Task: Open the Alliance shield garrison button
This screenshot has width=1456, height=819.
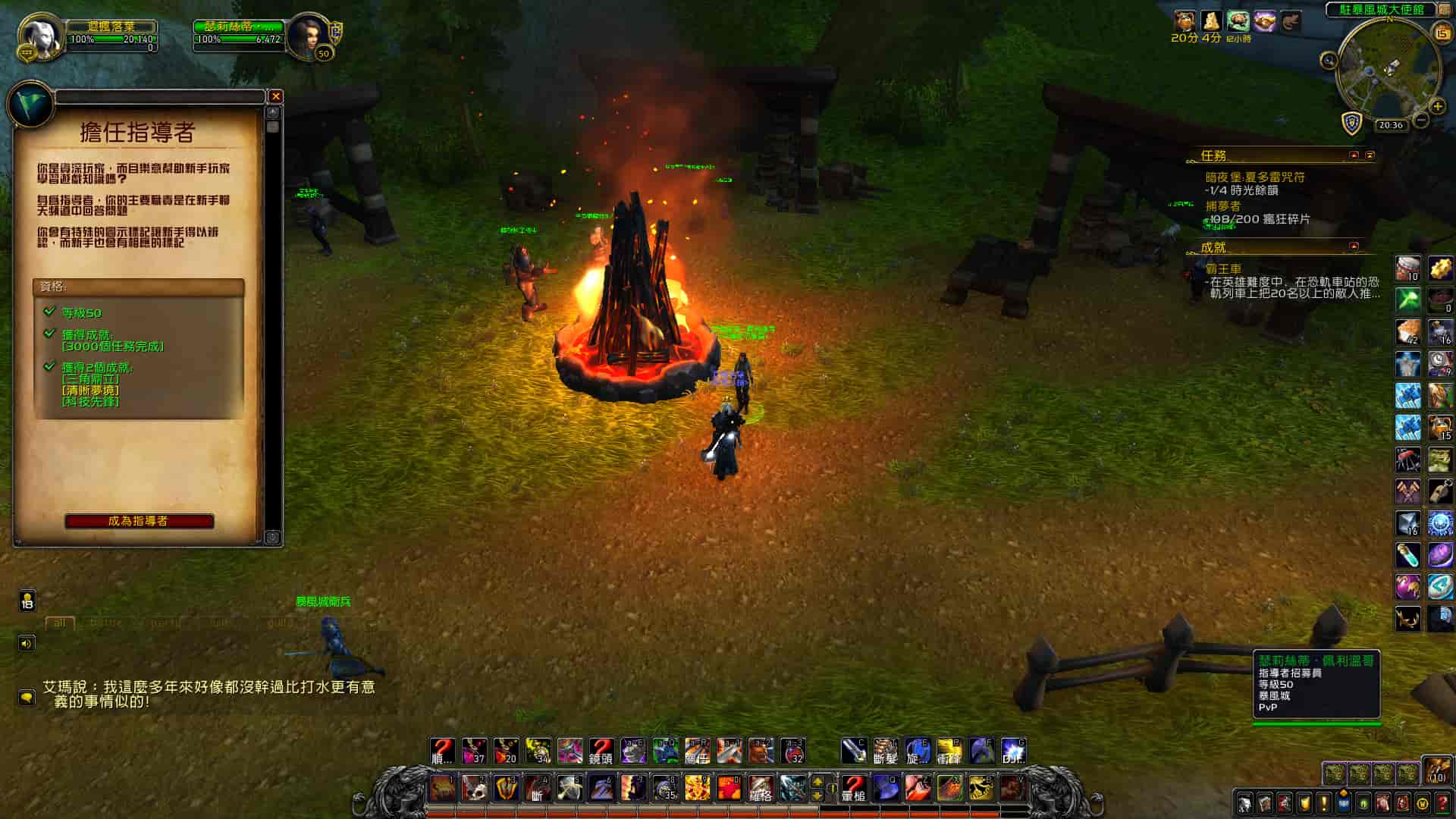Action: (1351, 122)
